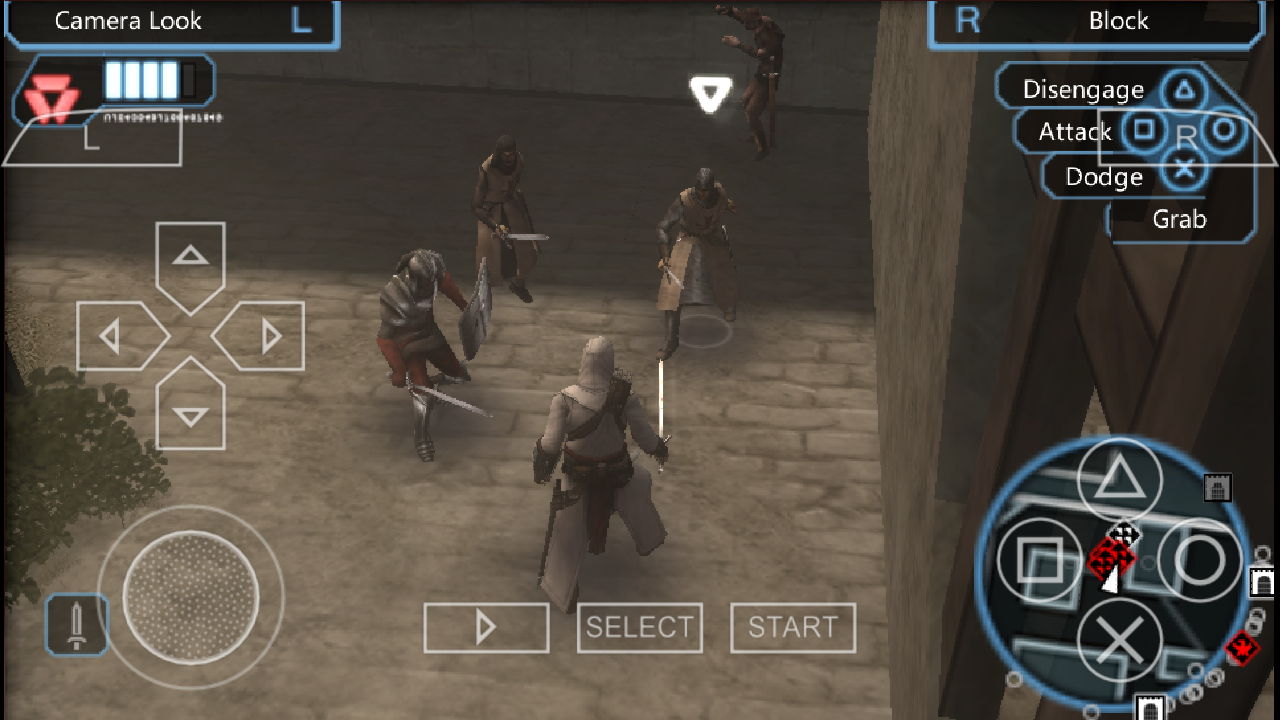
Task: Tap the large triangle touch button
Action: 1119,482
